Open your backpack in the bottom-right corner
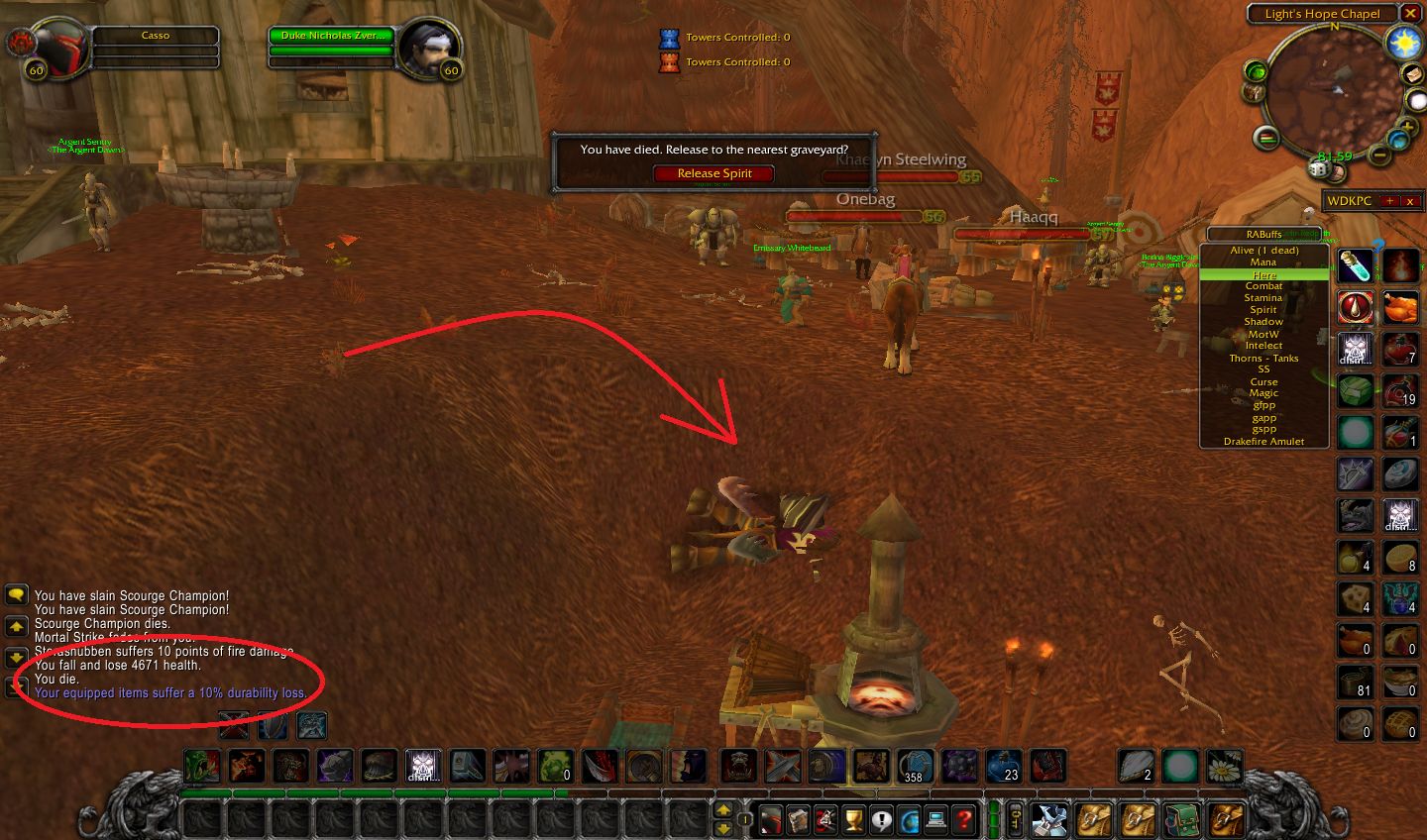Image resolution: width=1427 pixels, height=840 pixels. [x=1229, y=819]
